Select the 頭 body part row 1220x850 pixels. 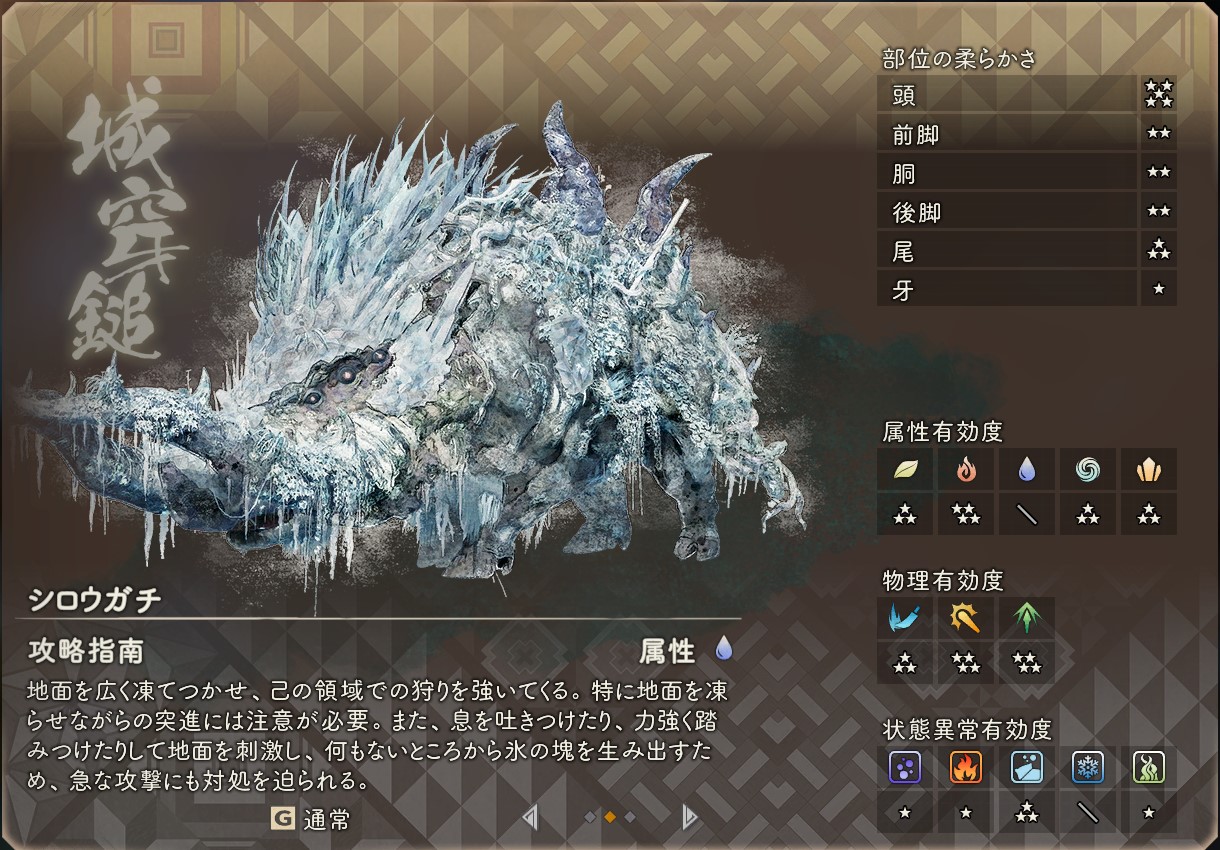[x=1006, y=95]
